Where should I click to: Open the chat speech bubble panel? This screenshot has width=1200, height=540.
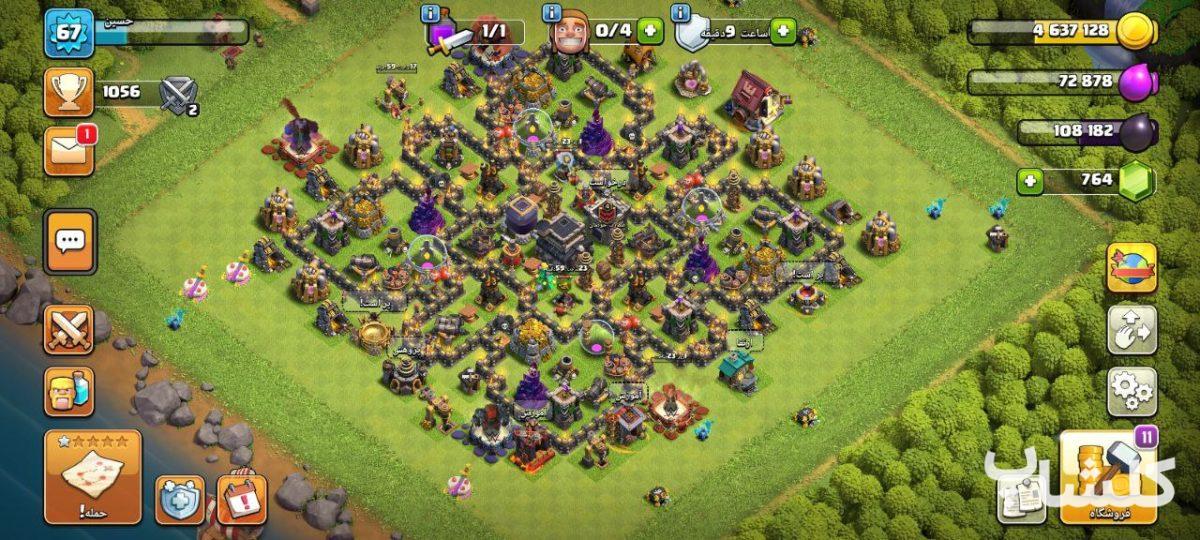tap(70, 241)
